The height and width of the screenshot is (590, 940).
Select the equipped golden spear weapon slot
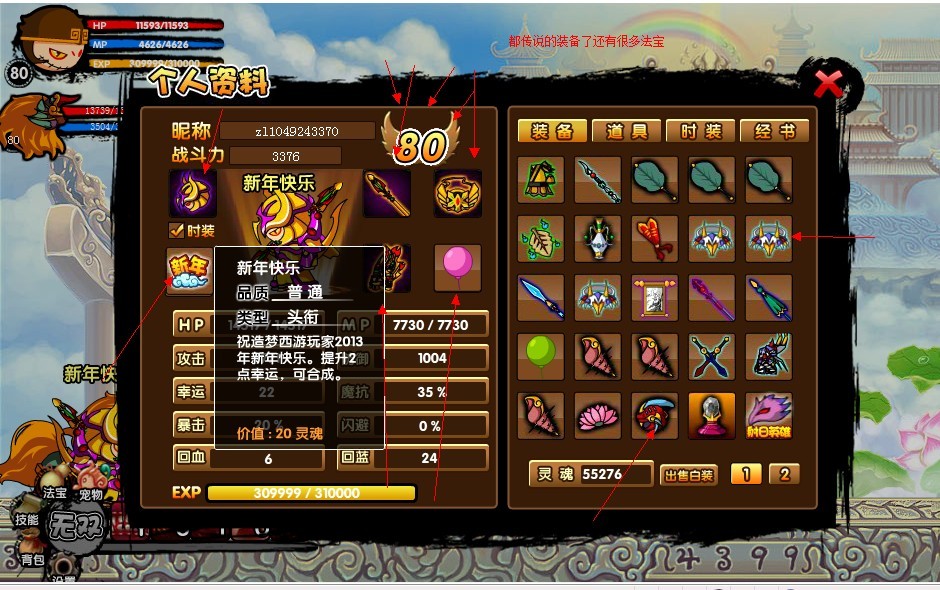coord(386,193)
